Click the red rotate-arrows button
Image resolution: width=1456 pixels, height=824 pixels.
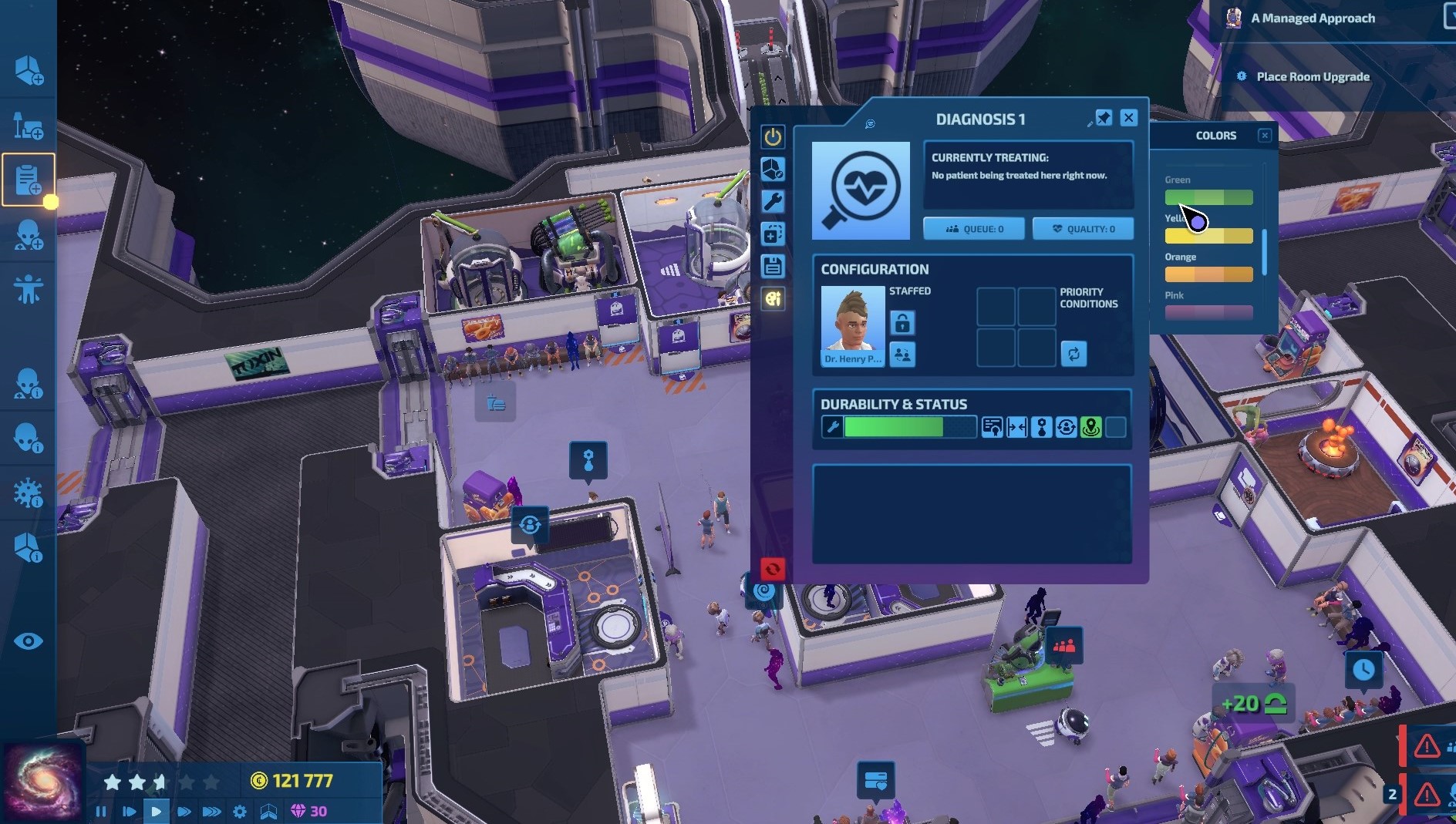[773, 569]
